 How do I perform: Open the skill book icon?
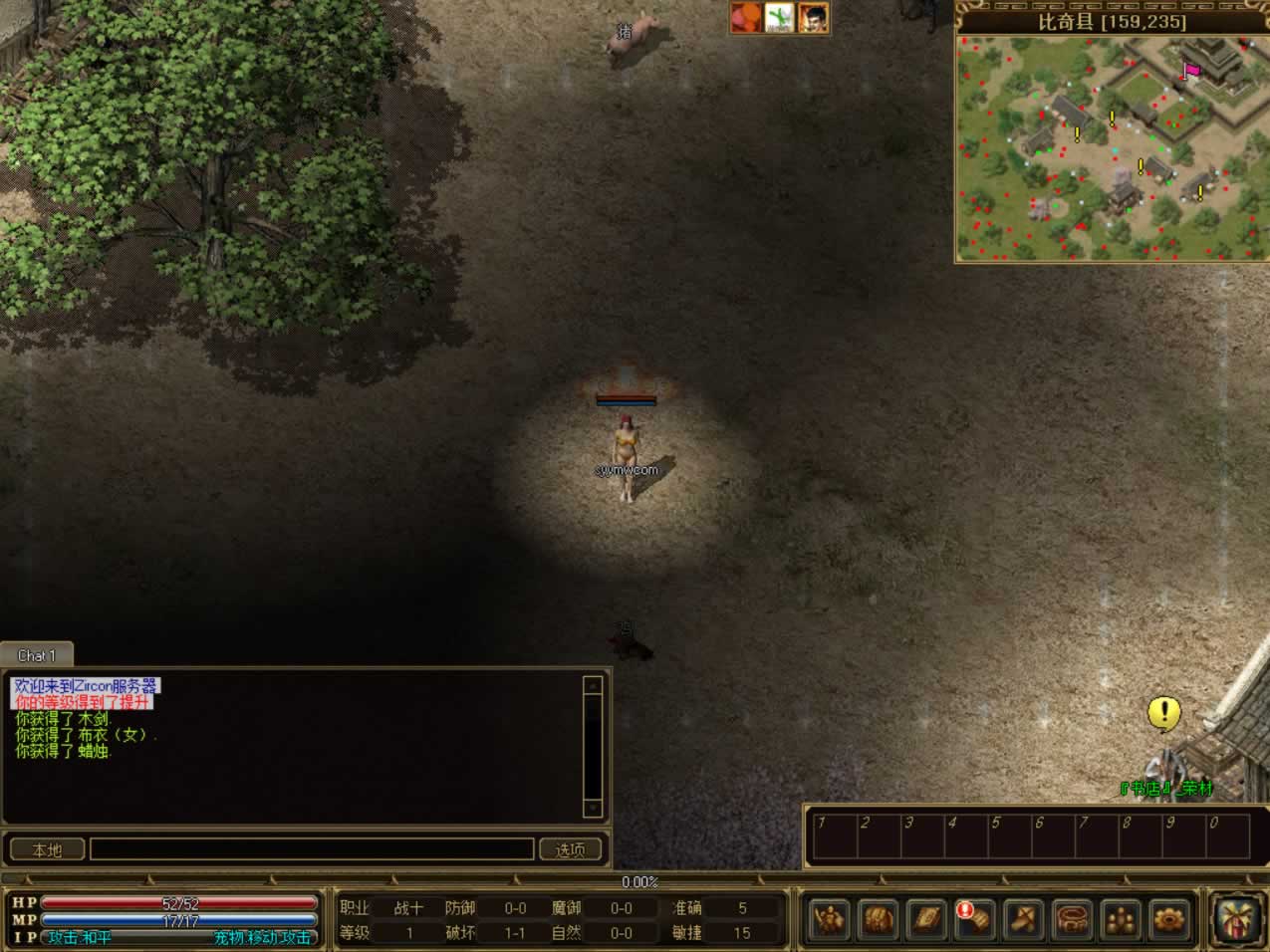click(926, 918)
